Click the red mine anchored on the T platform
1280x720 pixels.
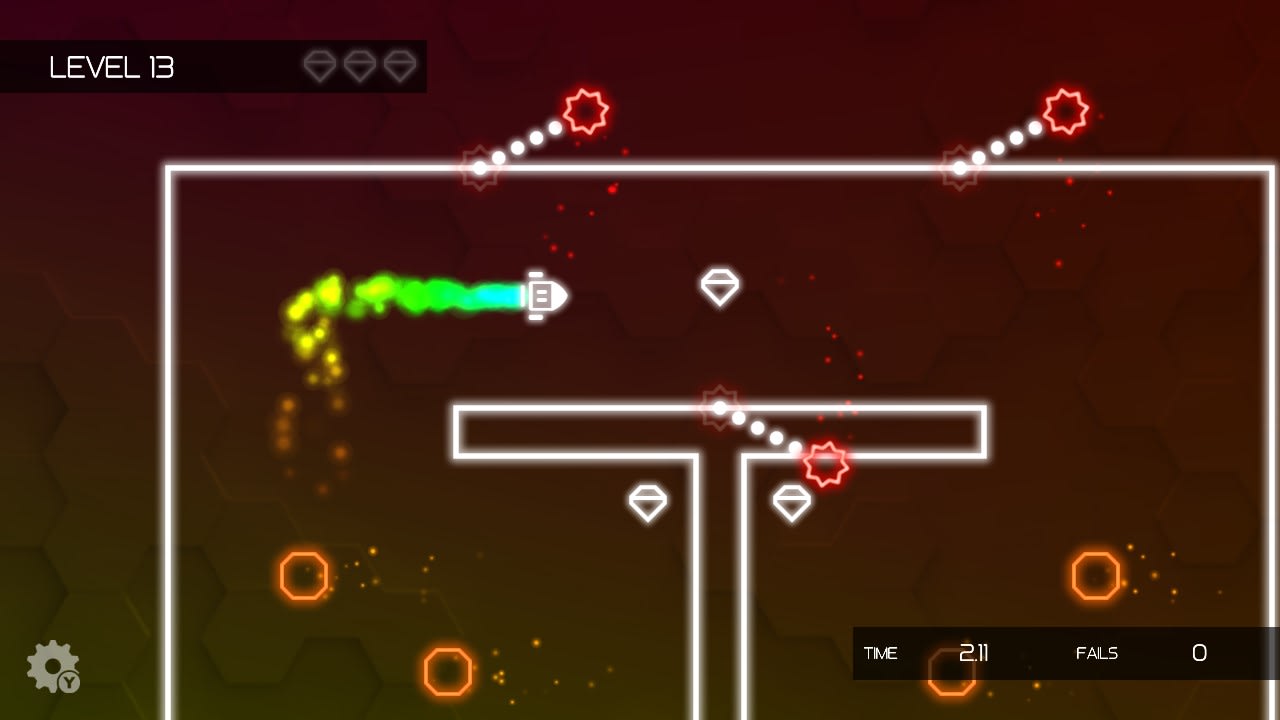(x=720, y=407)
